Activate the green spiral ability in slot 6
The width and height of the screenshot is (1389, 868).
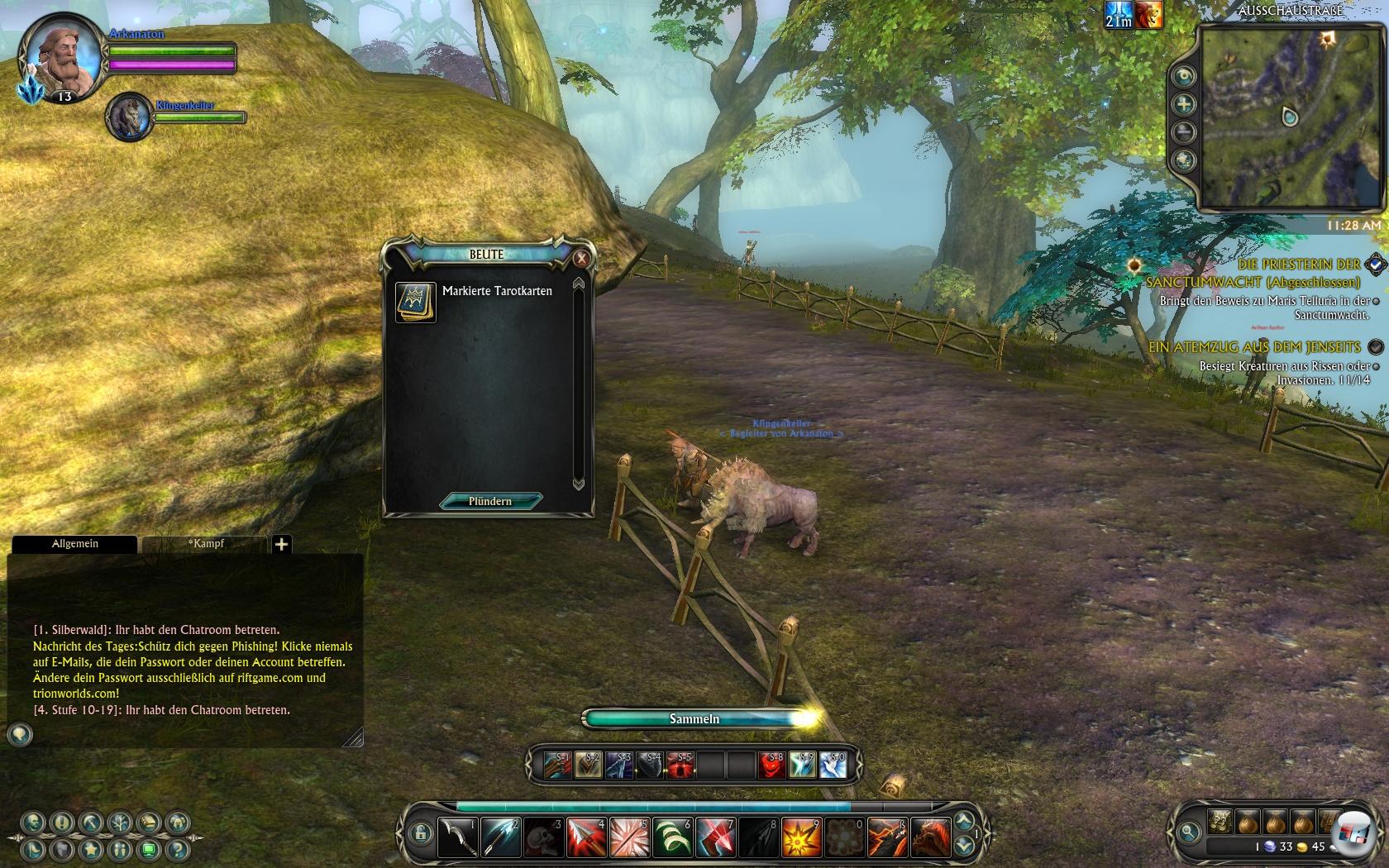click(672, 837)
